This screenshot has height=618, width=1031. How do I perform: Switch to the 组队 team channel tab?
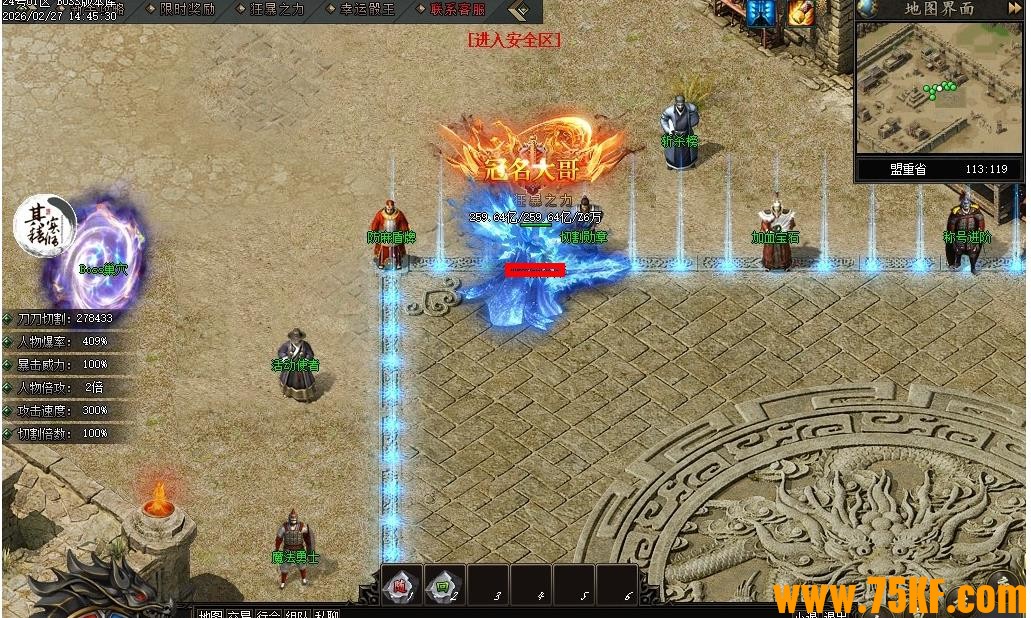tap(298, 613)
